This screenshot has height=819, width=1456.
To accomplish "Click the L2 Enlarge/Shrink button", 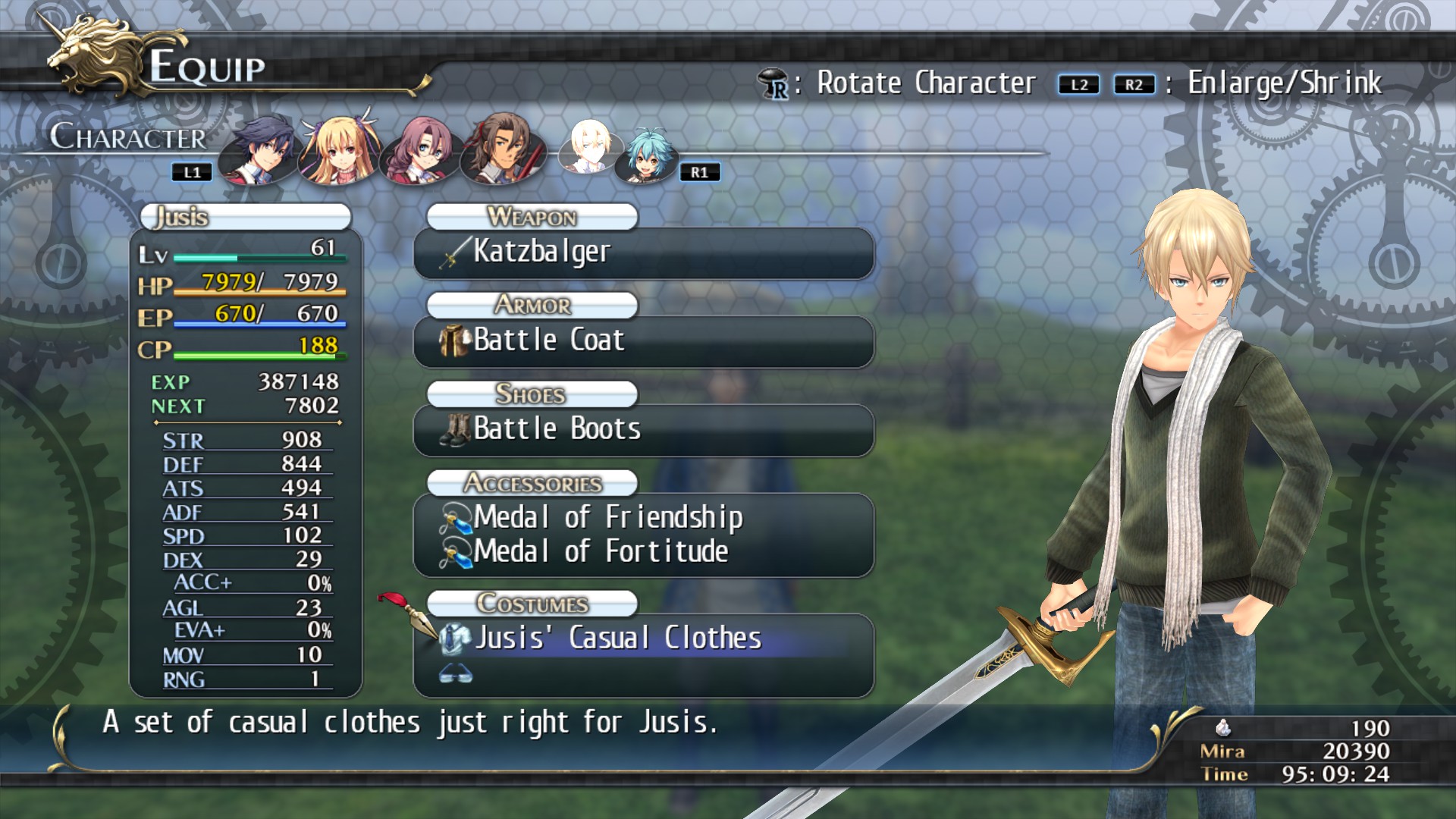I will tap(1080, 85).
